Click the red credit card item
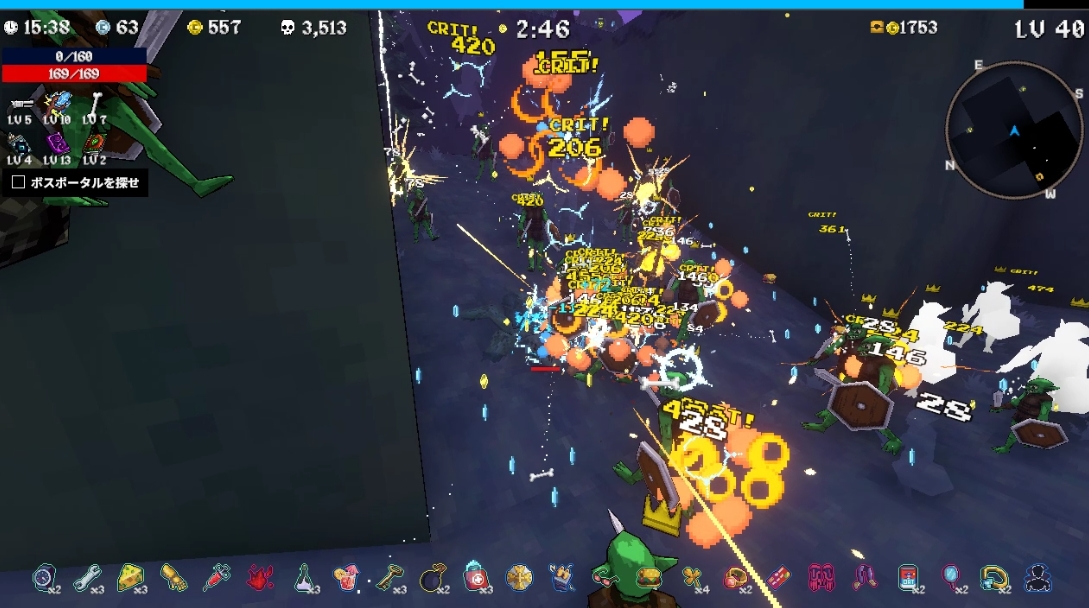This screenshot has height=608, width=1089. click(779, 576)
